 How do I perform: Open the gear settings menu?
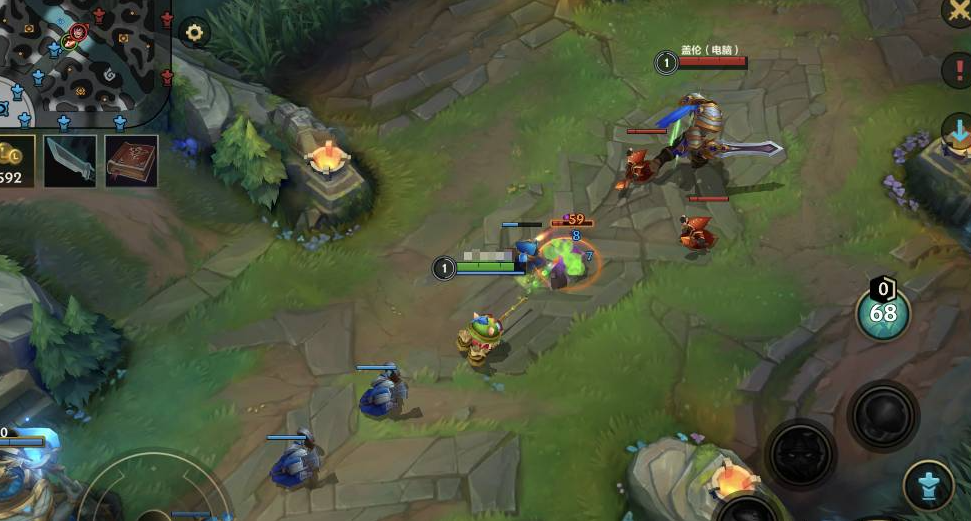[x=194, y=33]
